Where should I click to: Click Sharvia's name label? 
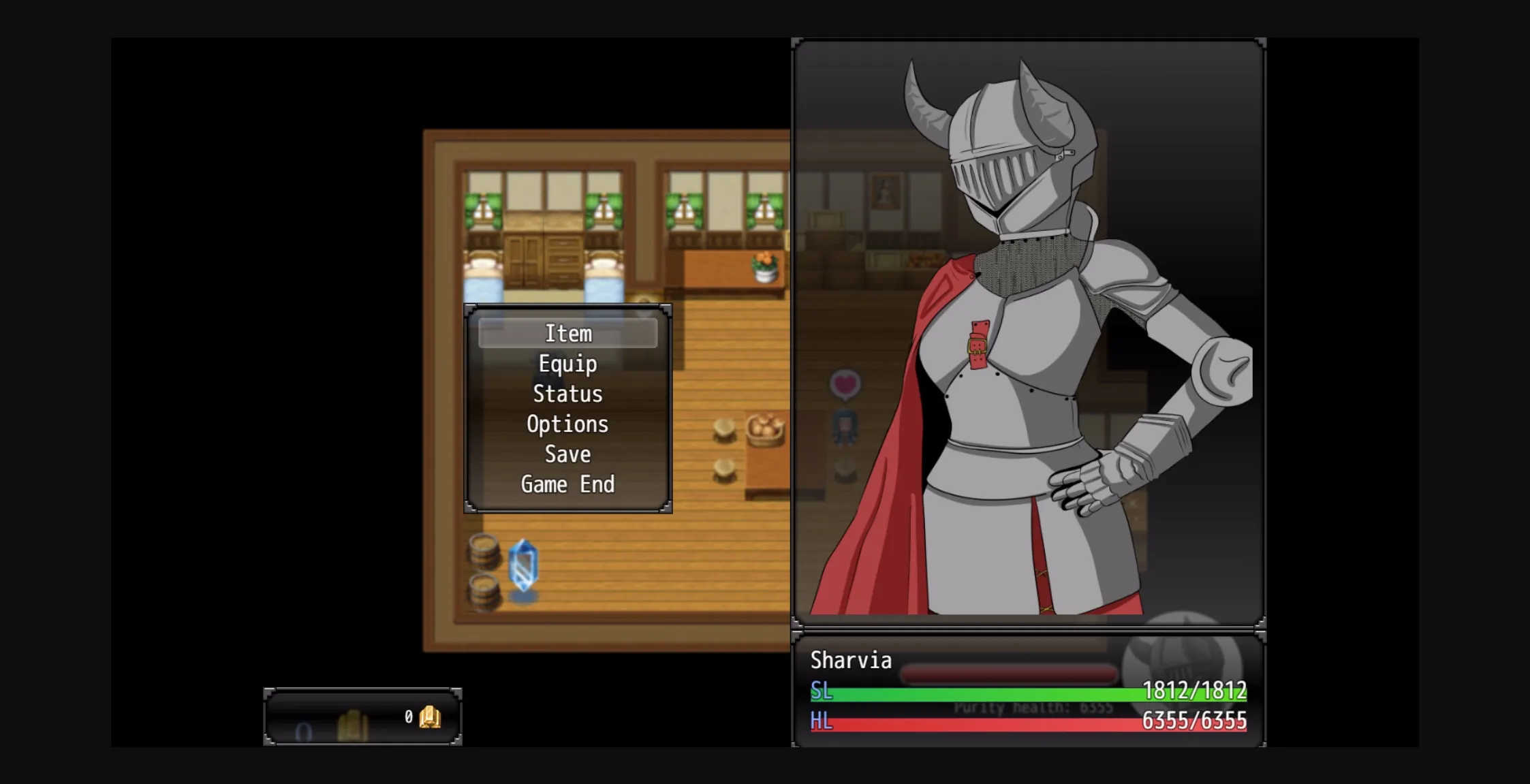pos(850,659)
